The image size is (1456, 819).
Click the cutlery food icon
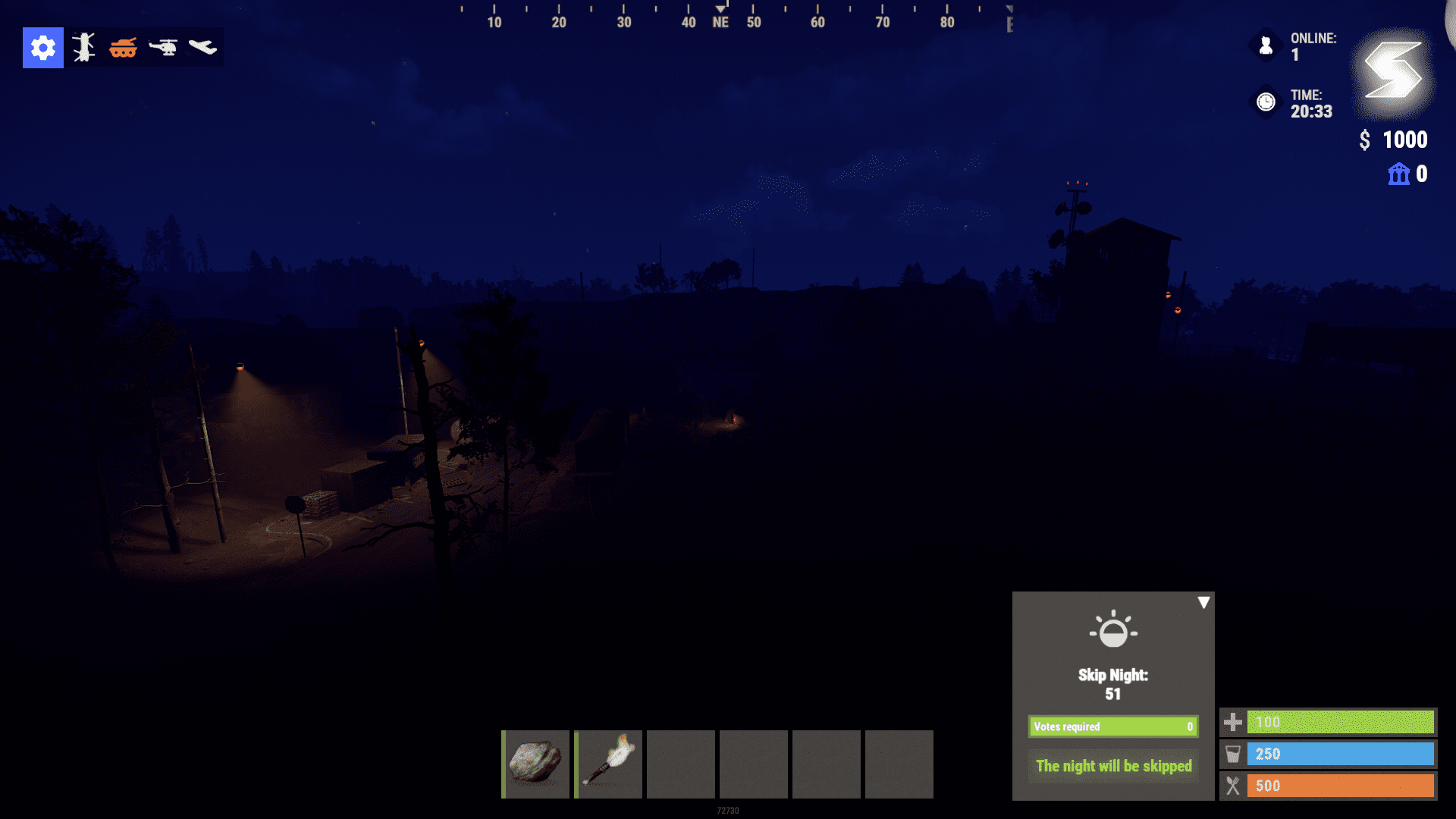(1235, 786)
